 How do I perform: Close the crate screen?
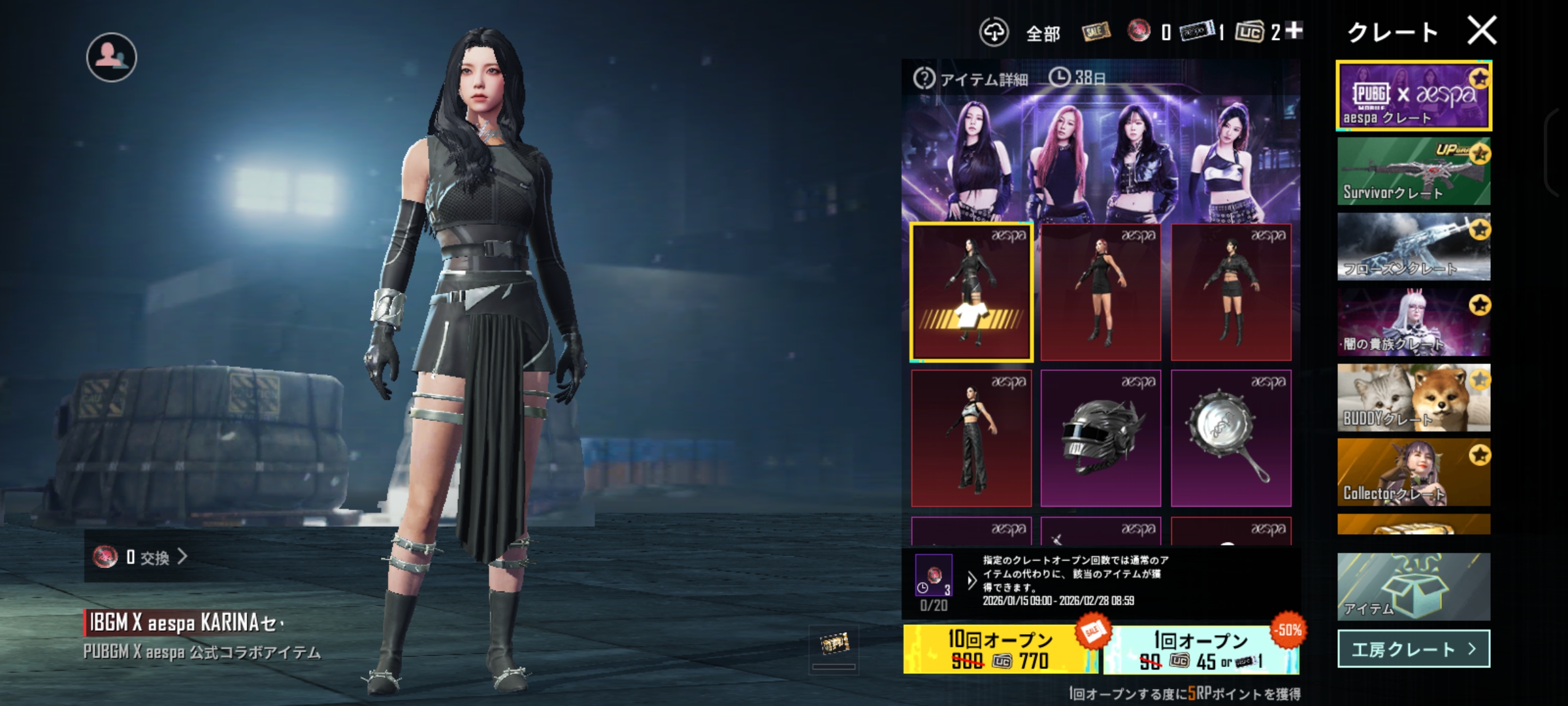pyautogui.click(x=1481, y=31)
